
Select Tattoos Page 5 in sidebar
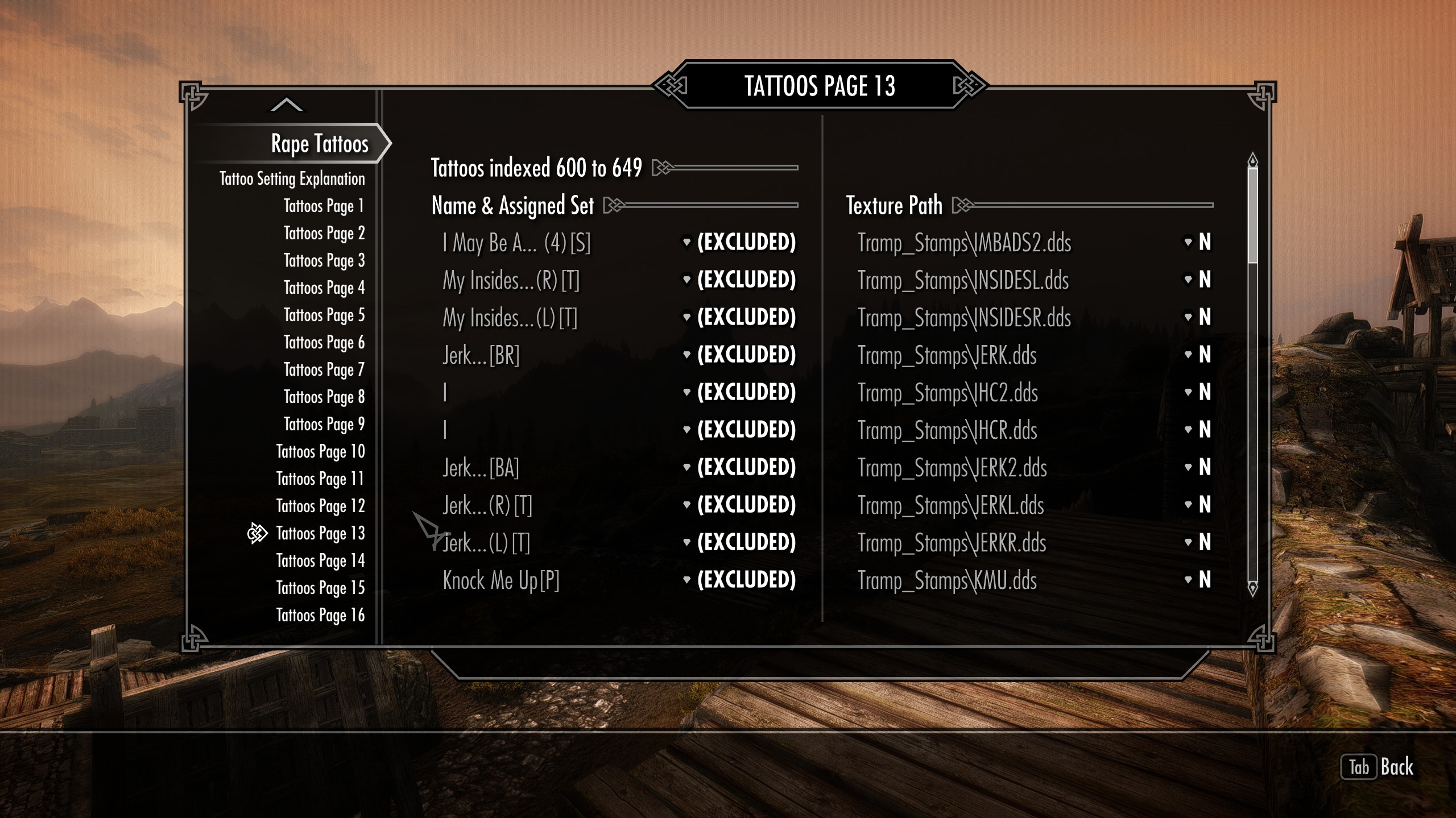tap(324, 315)
